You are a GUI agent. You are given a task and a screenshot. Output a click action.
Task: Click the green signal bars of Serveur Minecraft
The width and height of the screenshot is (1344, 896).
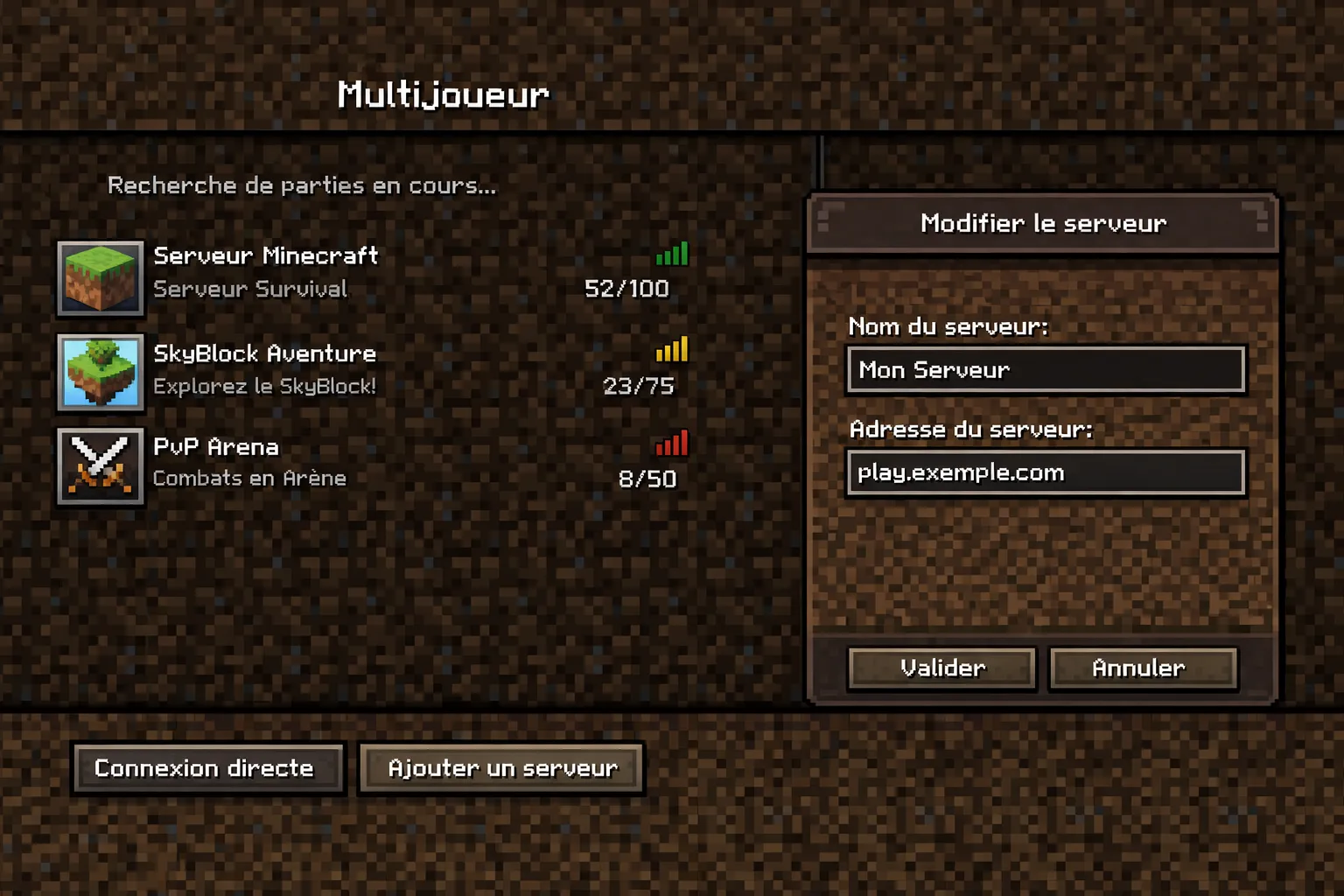pyautogui.click(x=674, y=254)
